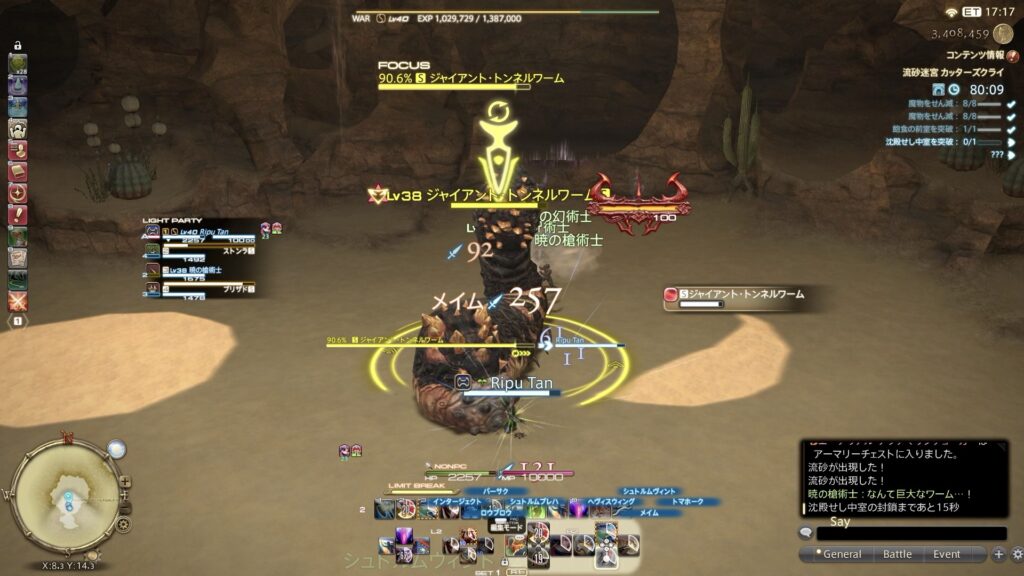Toggle the hotbar lock icon at top-left
The height and width of the screenshot is (576, 1024).
pos(18,46)
